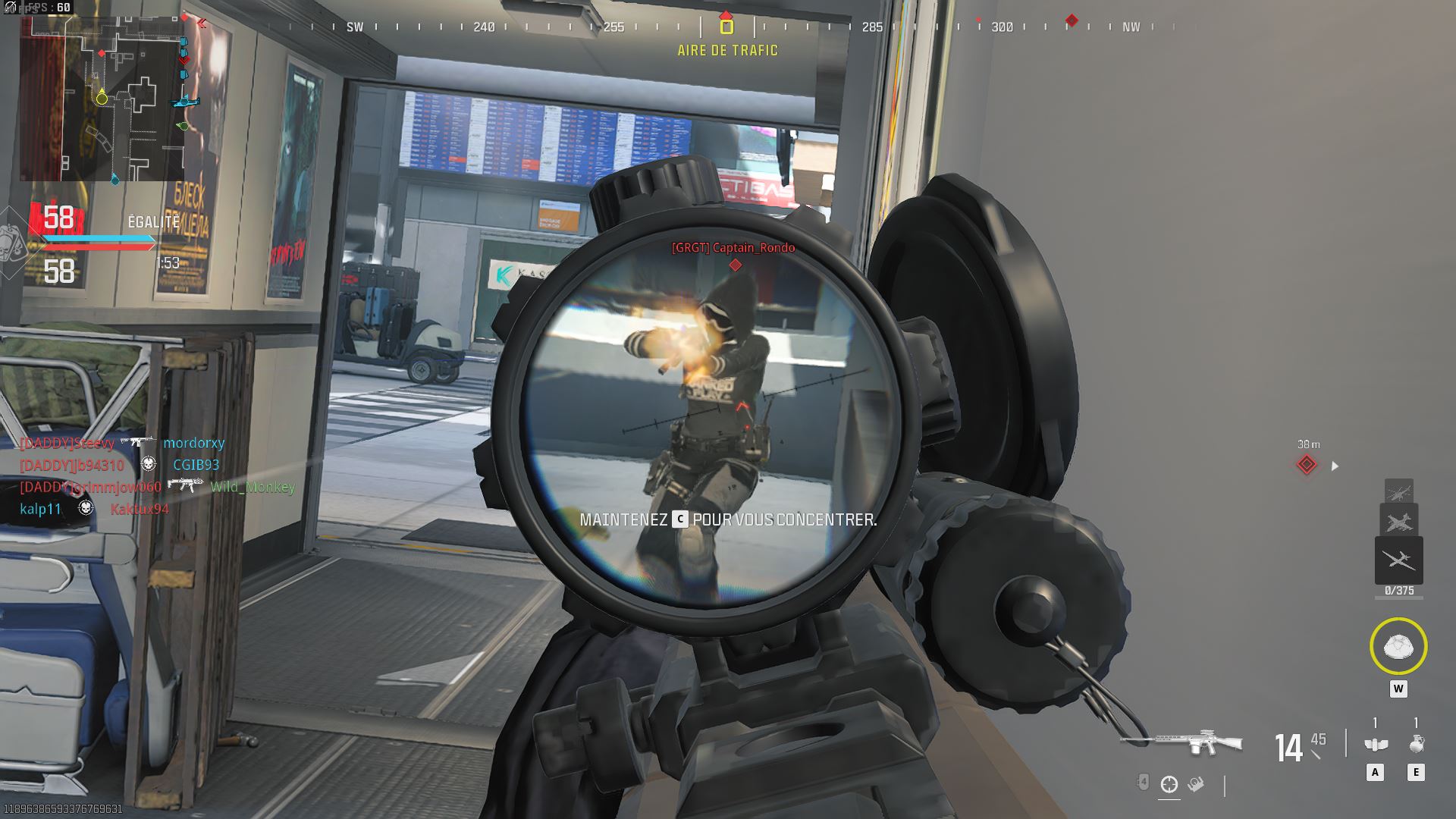Select the UAV drone killstreak icon

(1398, 560)
